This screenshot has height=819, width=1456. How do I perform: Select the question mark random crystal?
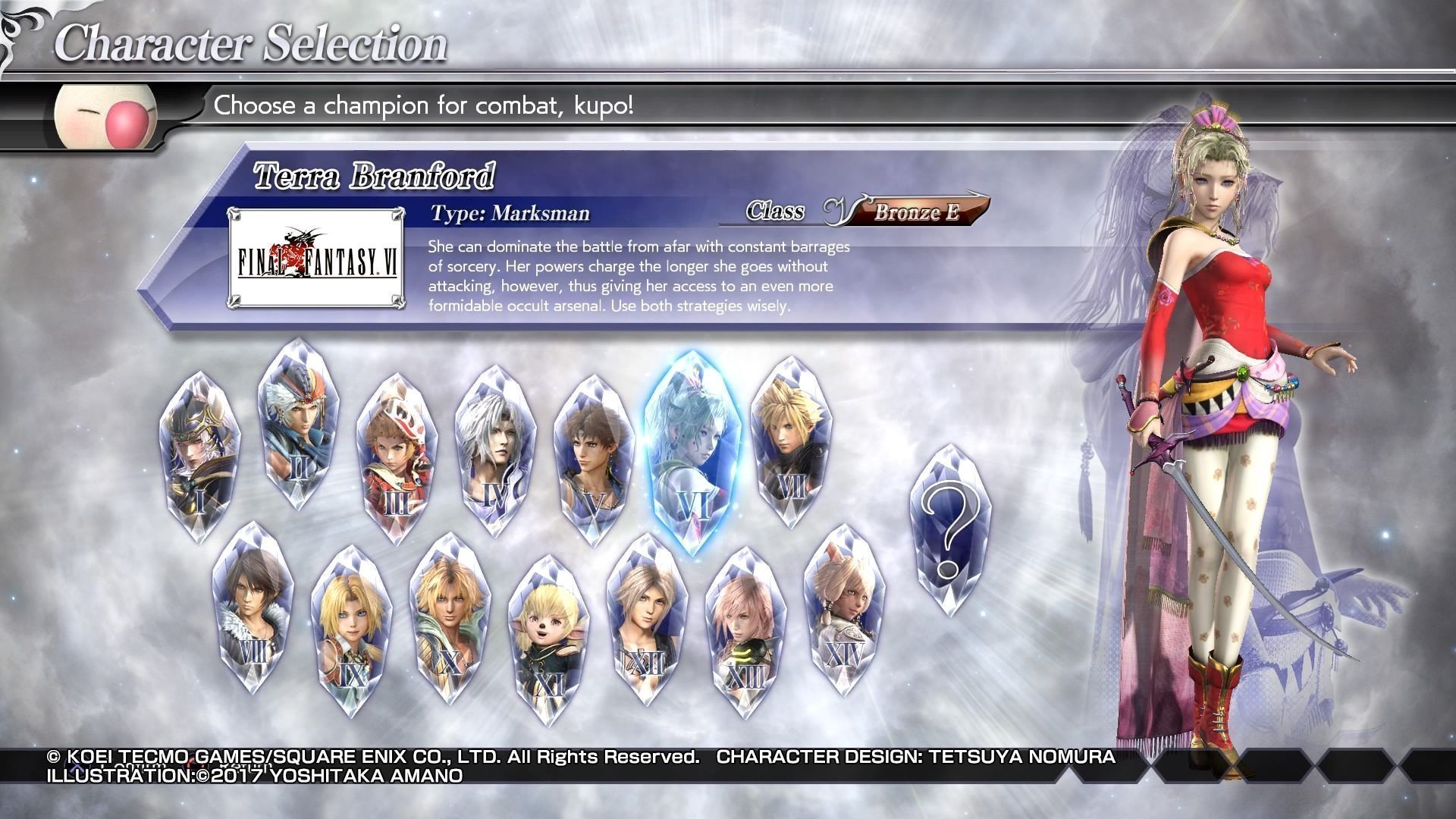(x=949, y=529)
